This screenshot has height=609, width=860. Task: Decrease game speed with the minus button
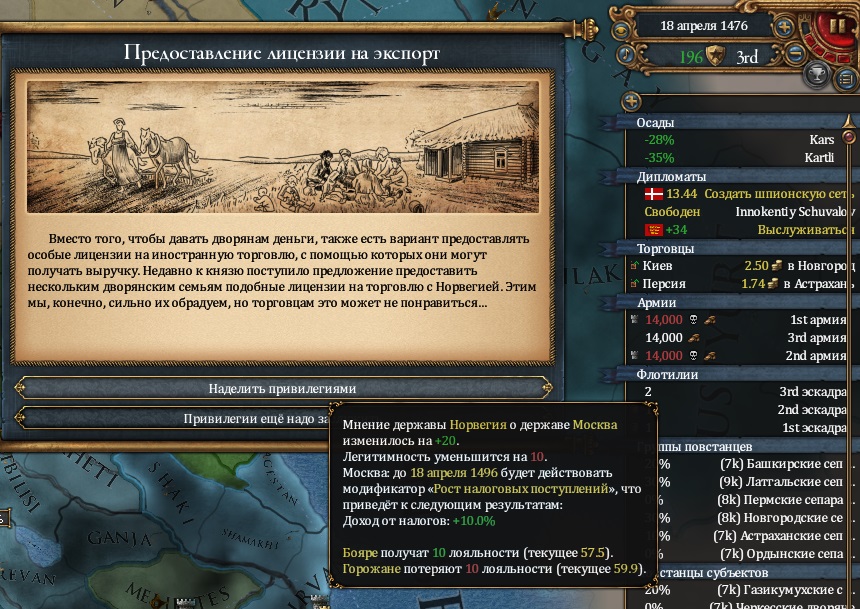[x=795, y=55]
